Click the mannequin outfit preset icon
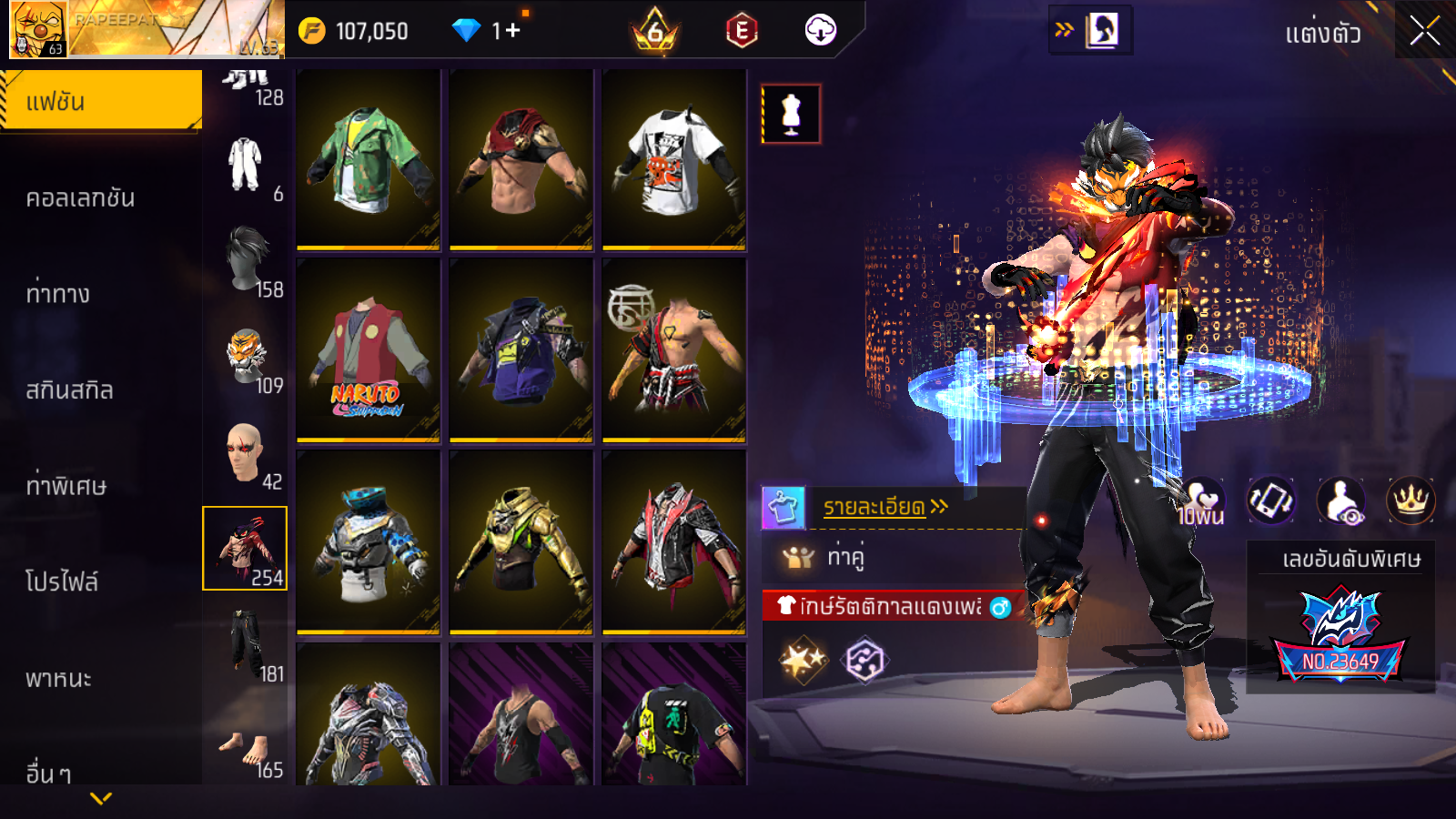1456x819 pixels. pos(791,115)
